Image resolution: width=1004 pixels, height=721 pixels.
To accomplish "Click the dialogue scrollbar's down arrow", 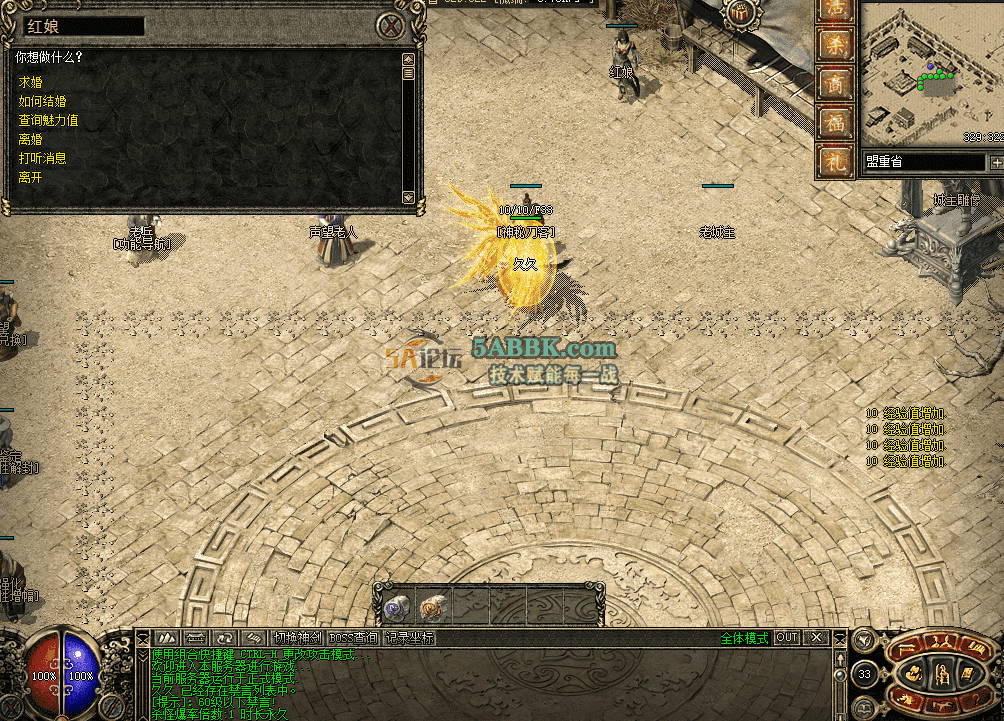I will pyautogui.click(x=408, y=197).
